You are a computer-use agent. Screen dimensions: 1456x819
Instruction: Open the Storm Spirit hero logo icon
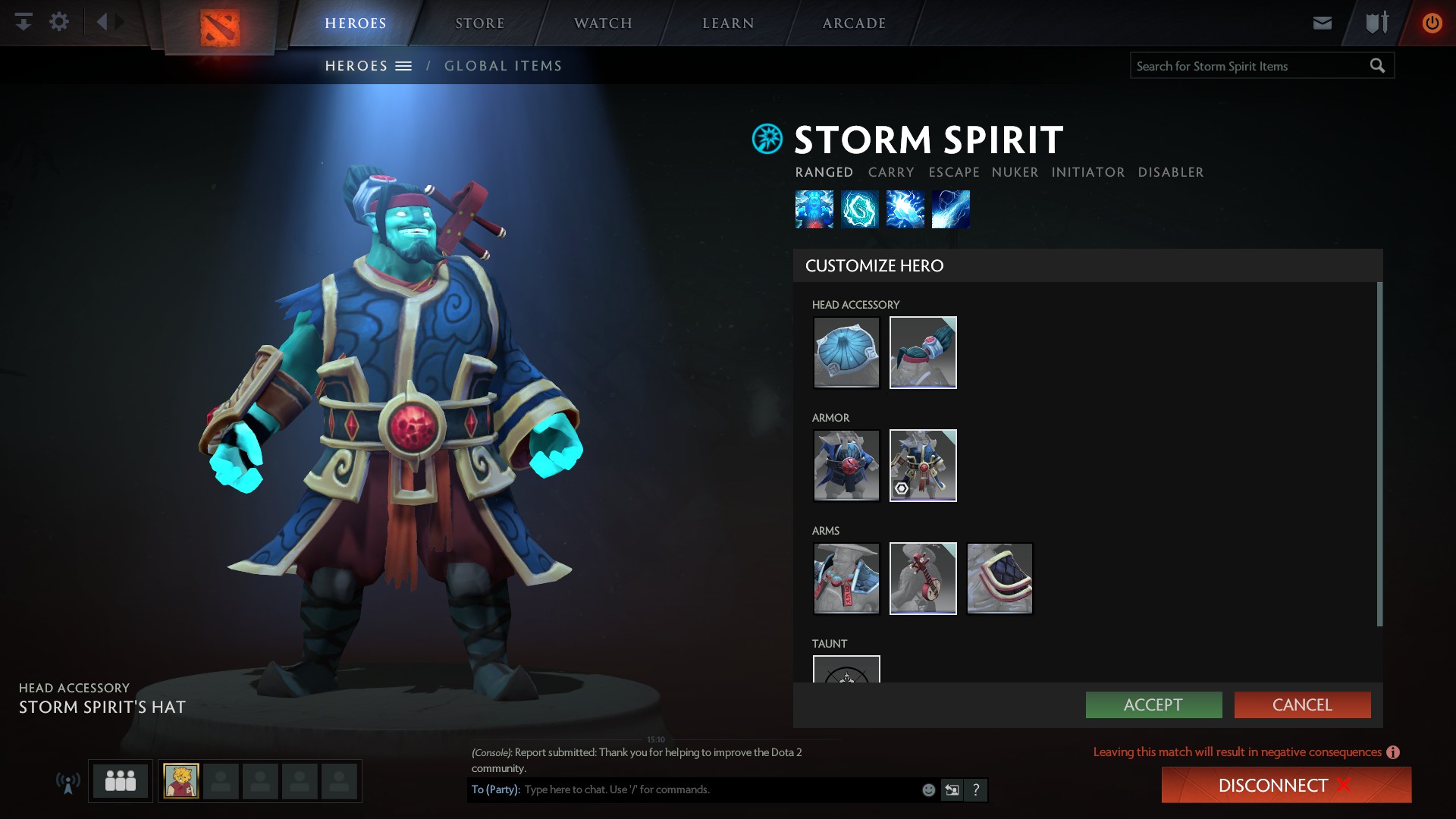tap(767, 140)
